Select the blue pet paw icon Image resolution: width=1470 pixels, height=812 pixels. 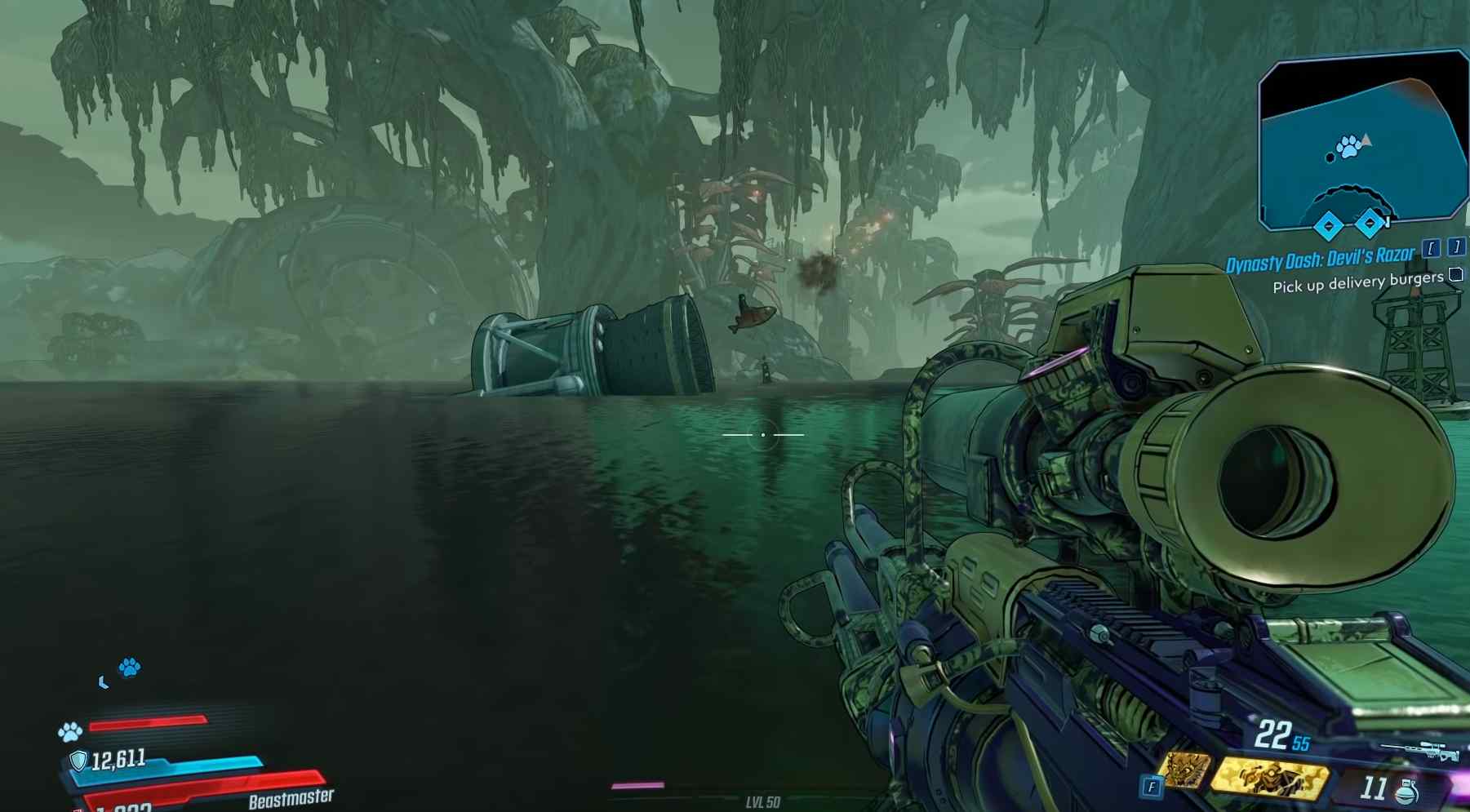pyautogui.click(x=130, y=667)
